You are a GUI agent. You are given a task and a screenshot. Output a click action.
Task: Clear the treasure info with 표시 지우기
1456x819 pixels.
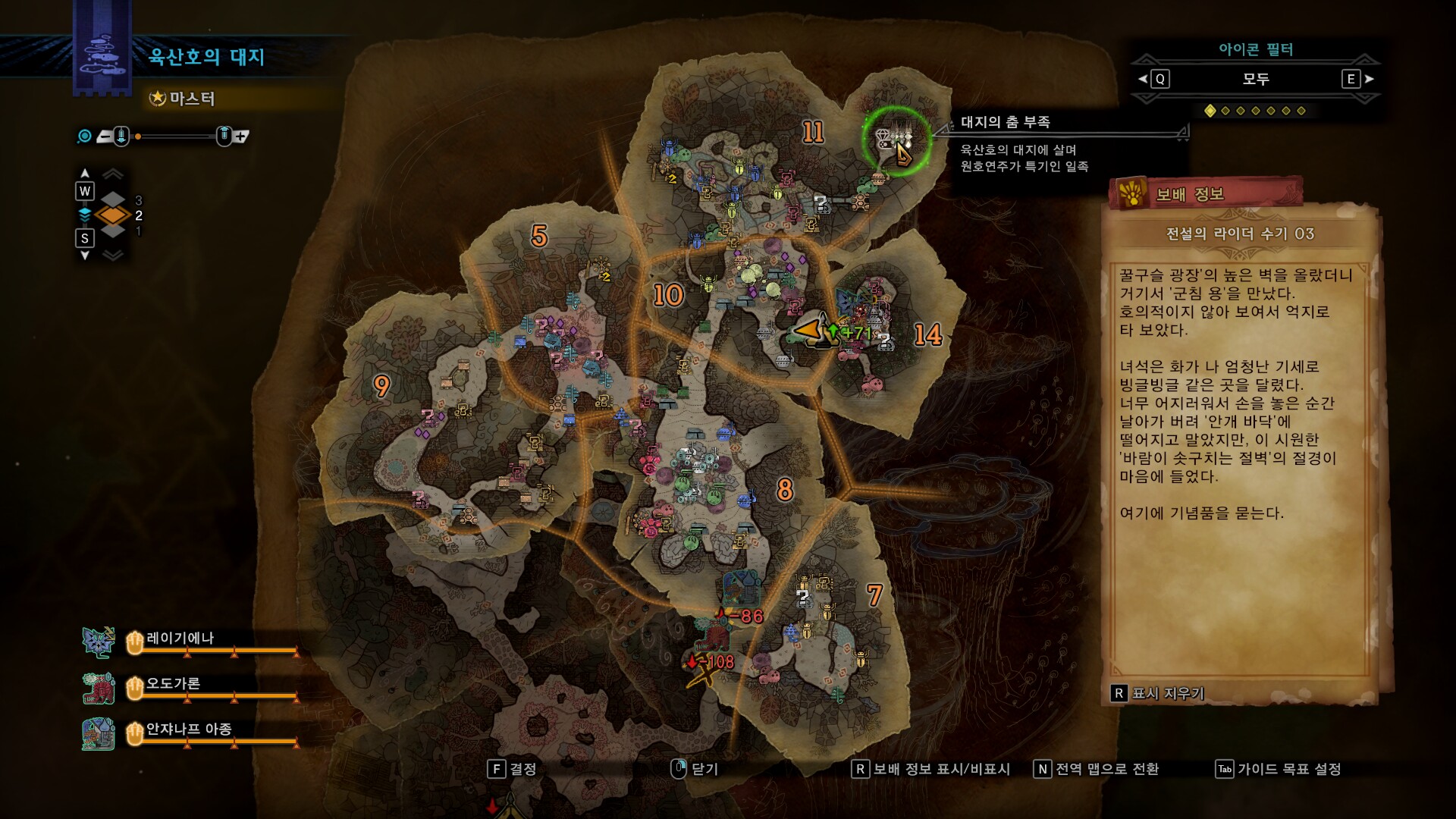pyautogui.click(x=1157, y=693)
